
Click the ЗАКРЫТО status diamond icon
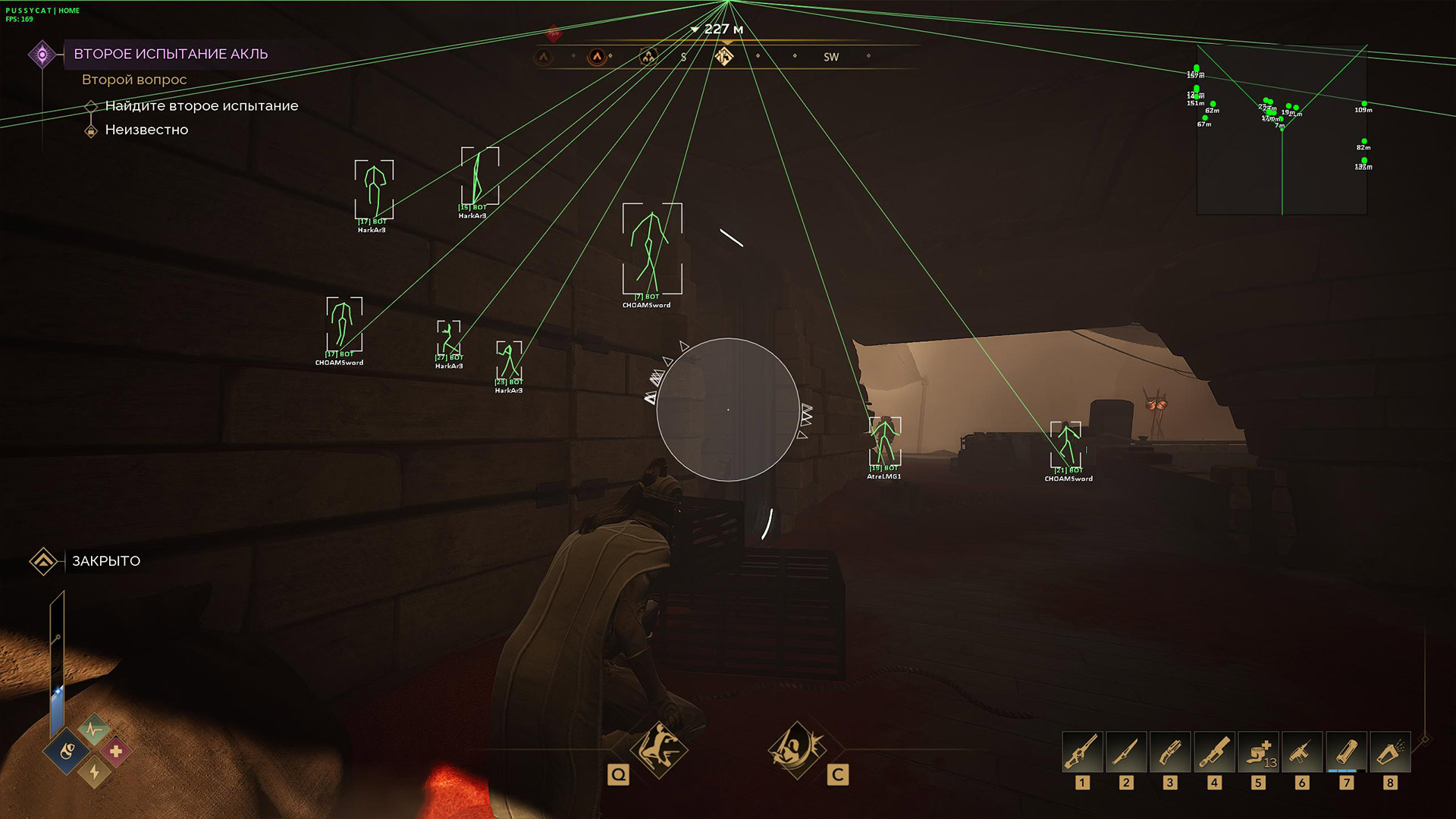pyautogui.click(x=43, y=561)
